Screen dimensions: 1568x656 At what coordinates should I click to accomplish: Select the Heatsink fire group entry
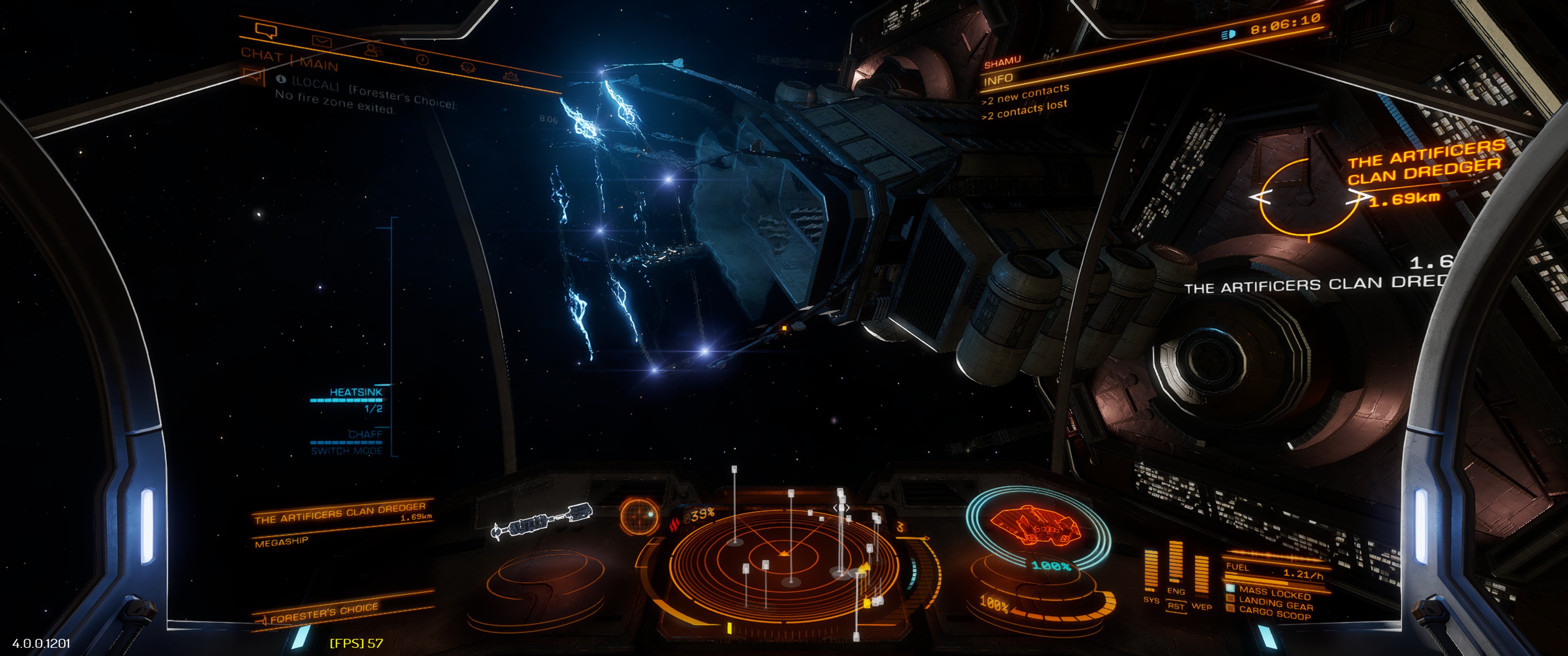coord(356,393)
